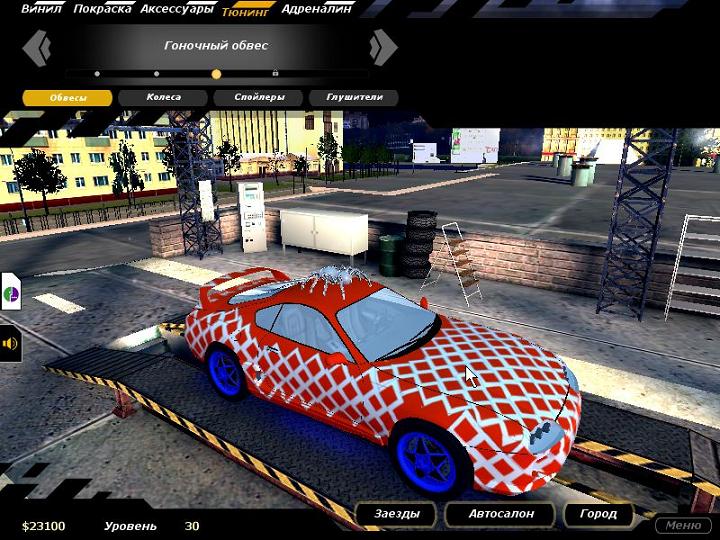Switch to the Колеса category
720x540 pixels.
[163, 98]
